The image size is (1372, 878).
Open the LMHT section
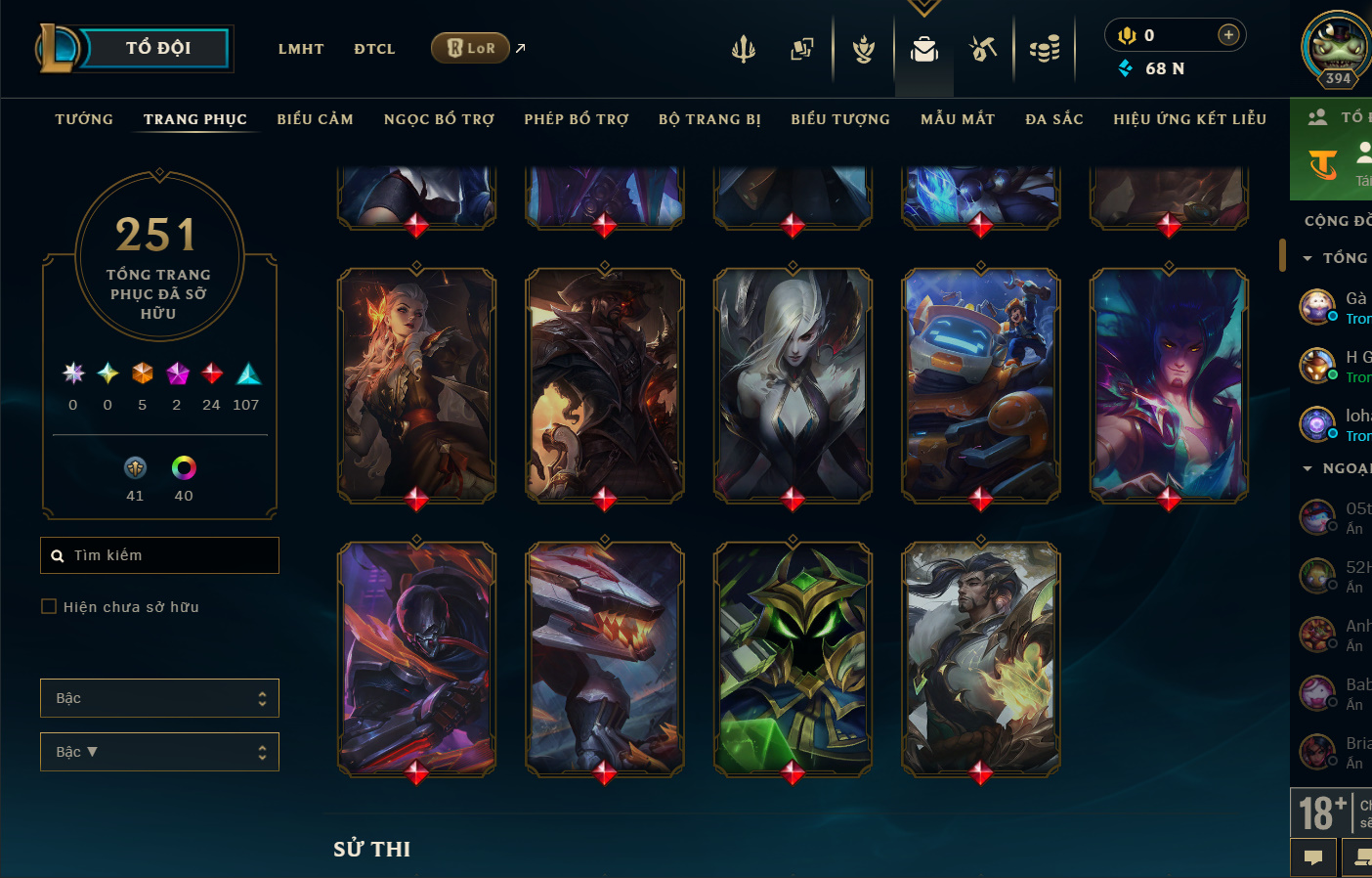pos(301,49)
